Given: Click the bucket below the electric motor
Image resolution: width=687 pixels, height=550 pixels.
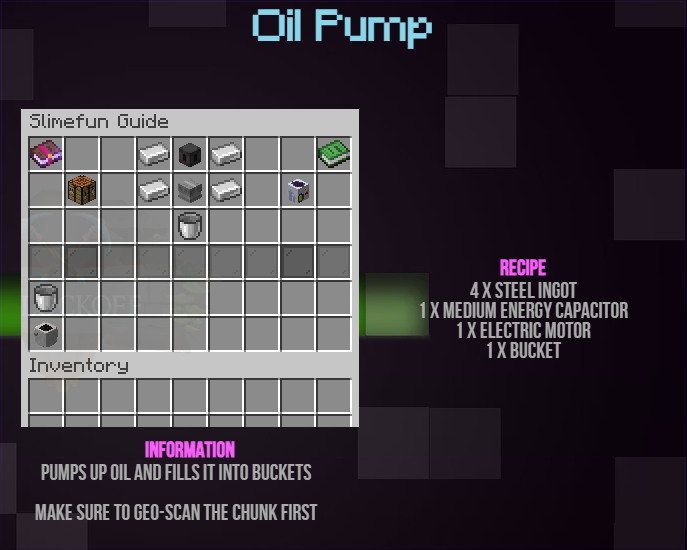Looking at the screenshot, I should [190, 225].
